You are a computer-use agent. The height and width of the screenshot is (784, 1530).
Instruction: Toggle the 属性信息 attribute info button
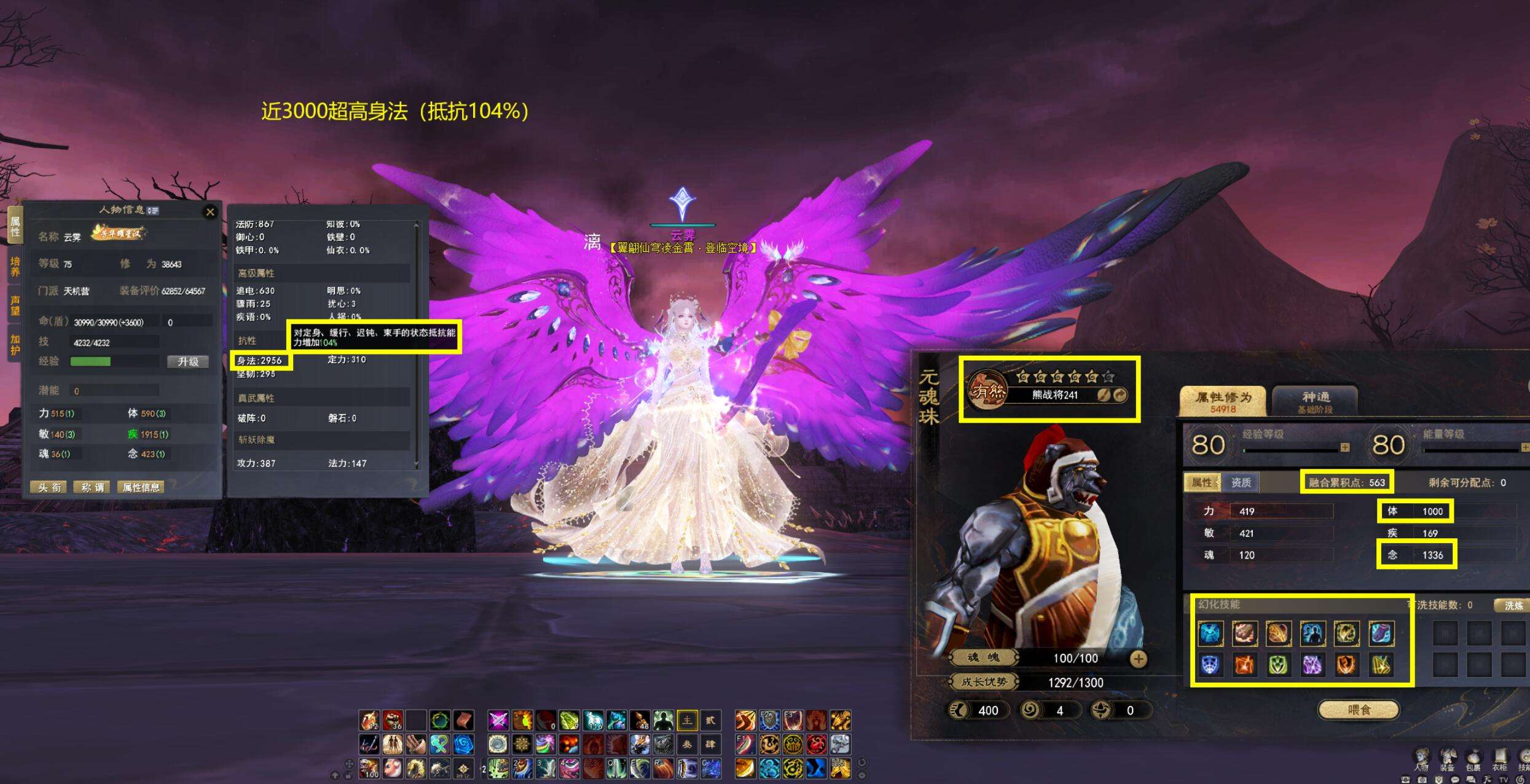(141, 487)
